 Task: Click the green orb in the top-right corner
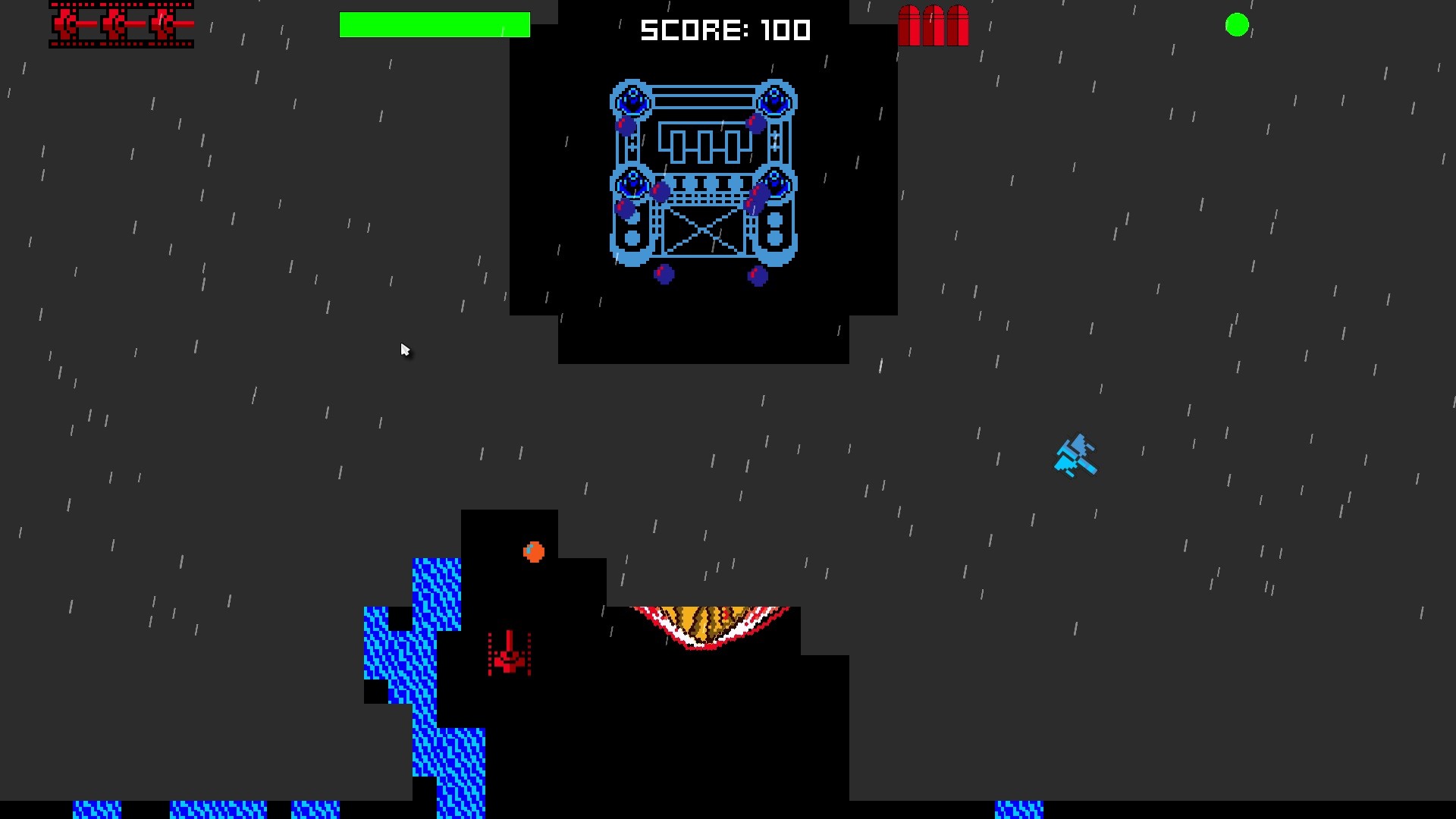pos(1238,24)
